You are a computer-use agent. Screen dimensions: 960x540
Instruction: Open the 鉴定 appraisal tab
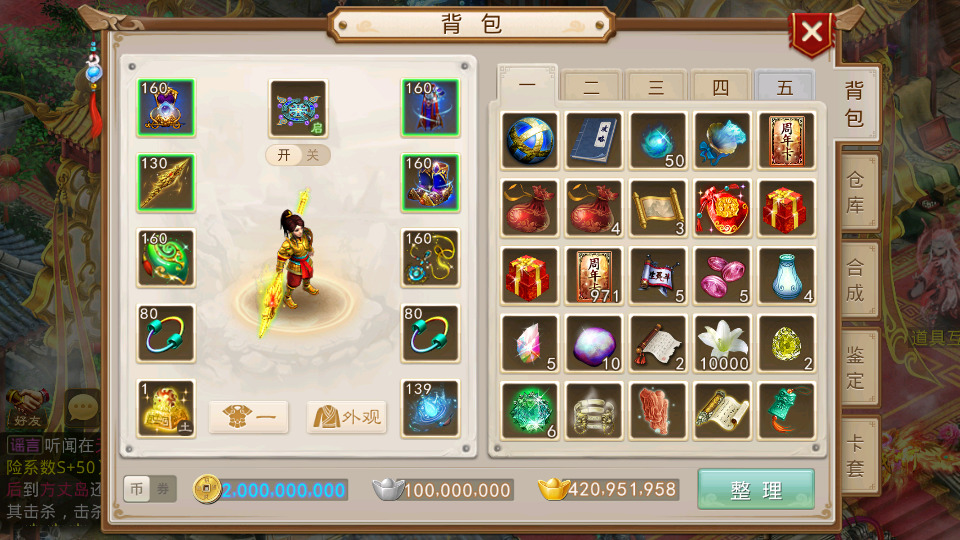tap(855, 367)
